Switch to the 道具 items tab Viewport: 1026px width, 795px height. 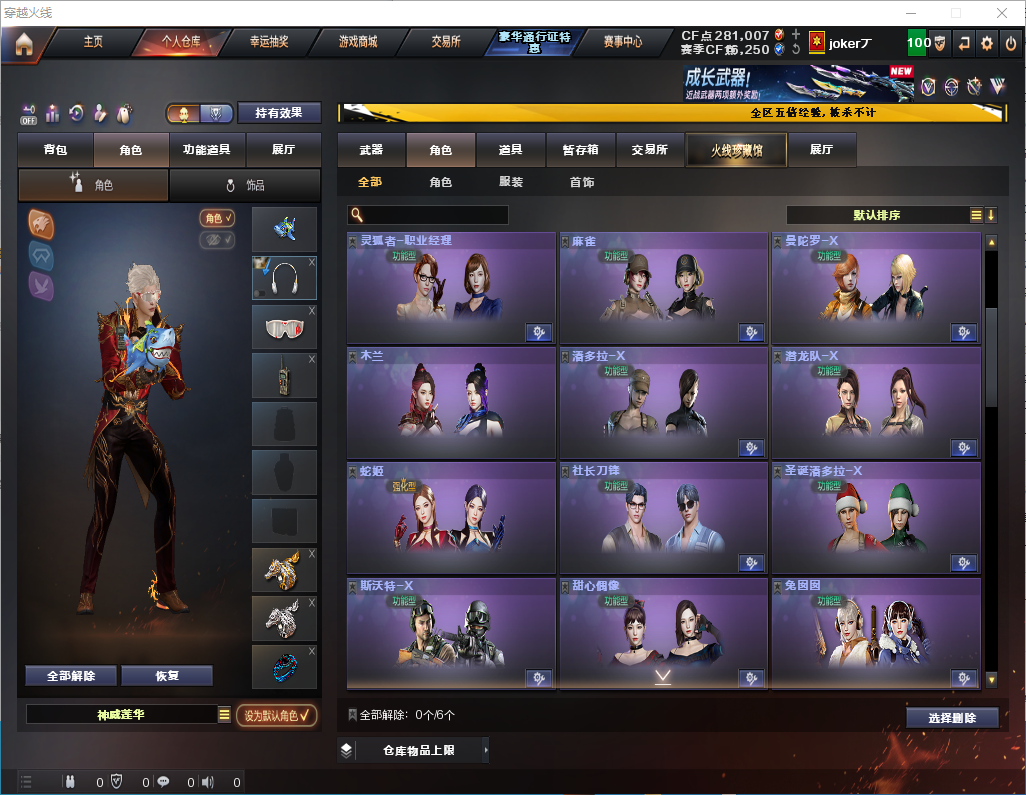pyautogui.click(x=511, y=150)
